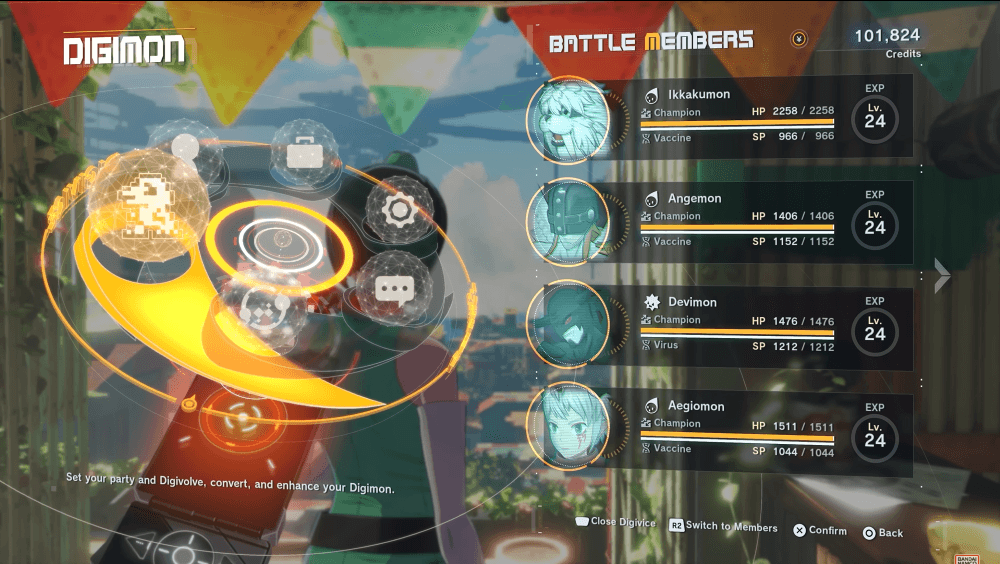This screenshot has height=564, width=1000.
Task: Open the speech bubble messages orb
Action: [393, 289]
